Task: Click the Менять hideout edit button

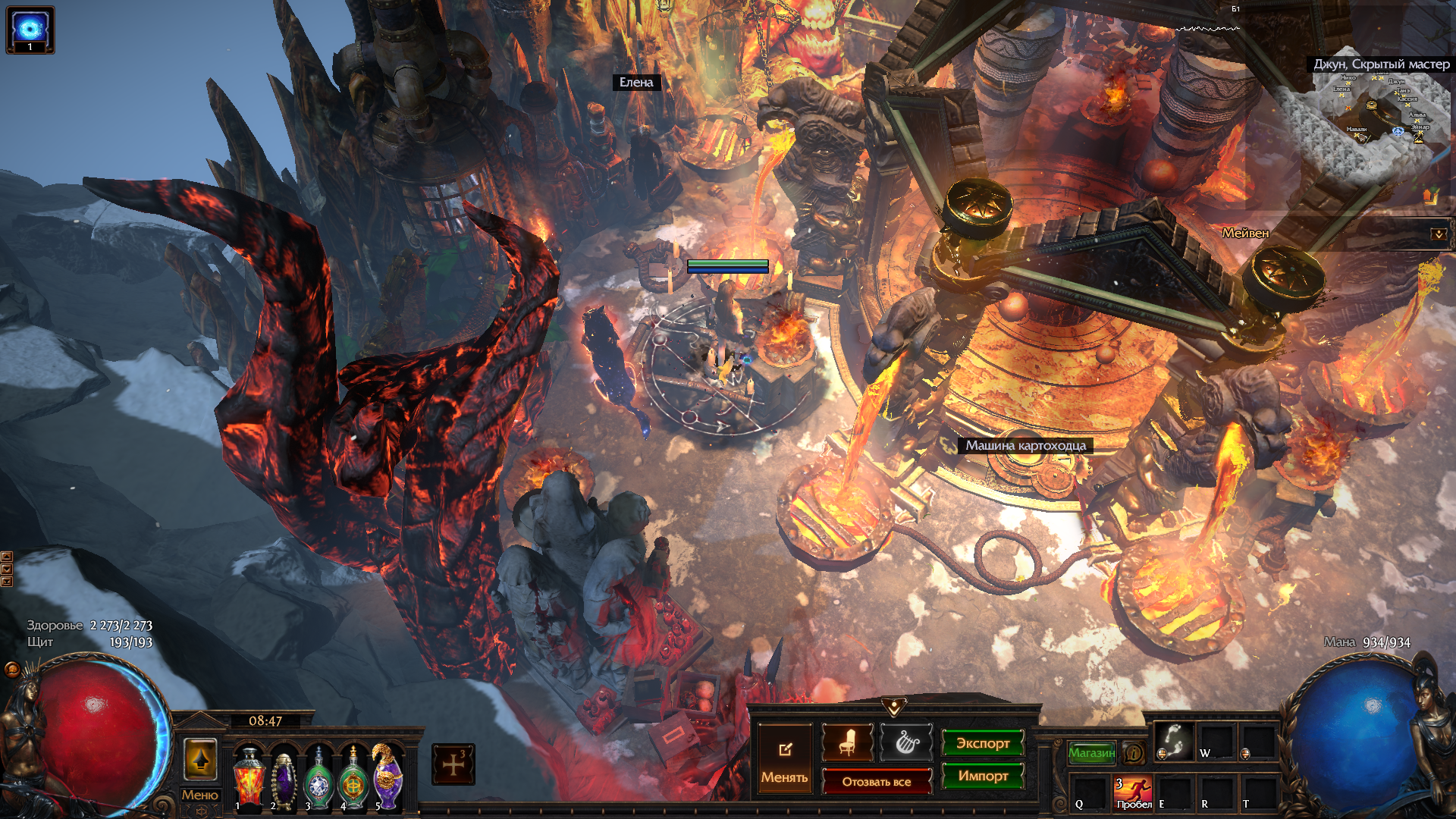Action: 785,760
